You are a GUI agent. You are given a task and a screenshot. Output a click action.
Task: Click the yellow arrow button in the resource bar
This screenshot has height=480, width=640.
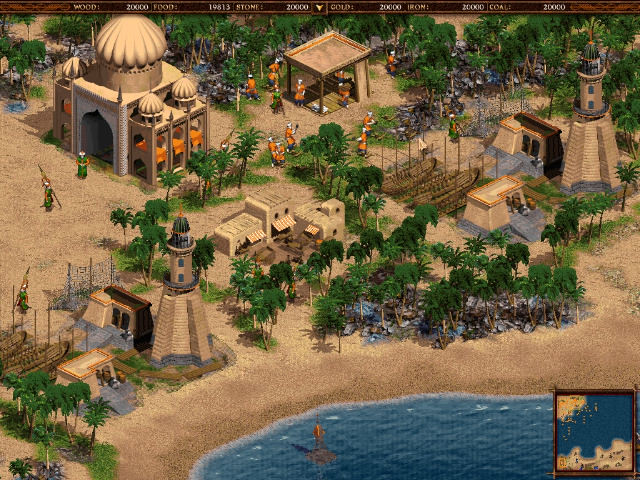tap(319, 6)
